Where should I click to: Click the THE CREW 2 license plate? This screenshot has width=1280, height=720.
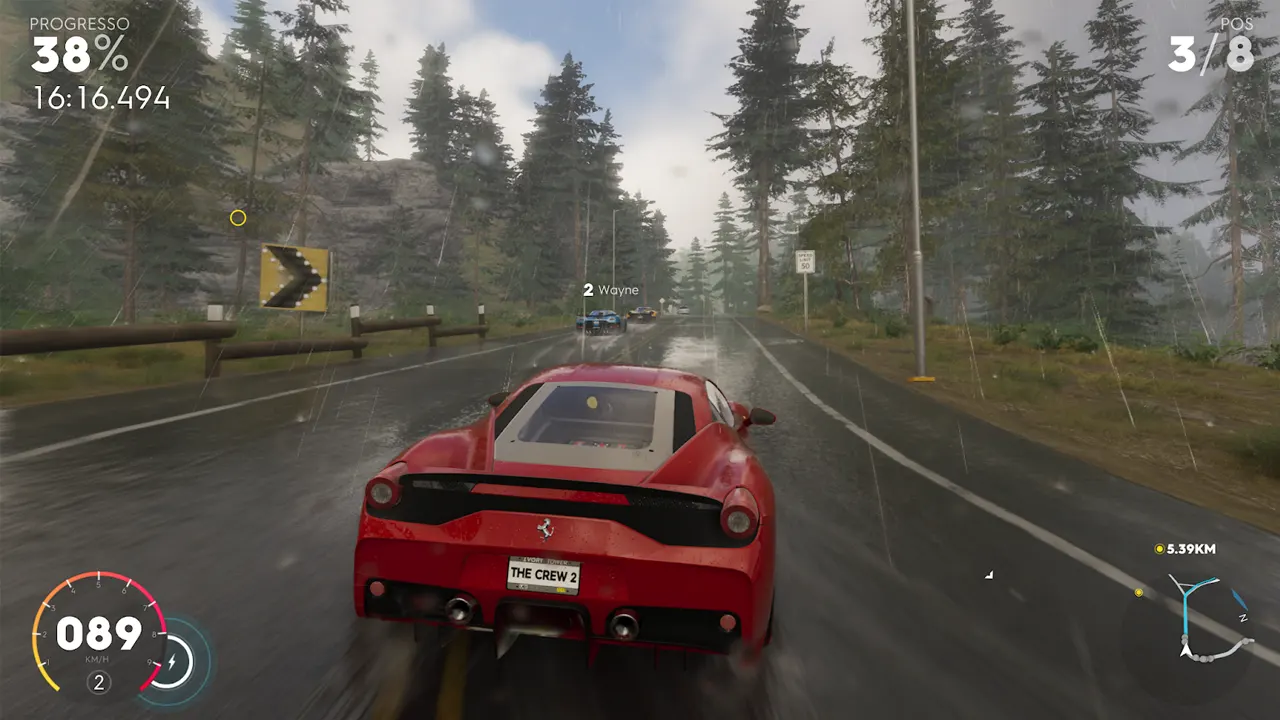coord(542,575)
